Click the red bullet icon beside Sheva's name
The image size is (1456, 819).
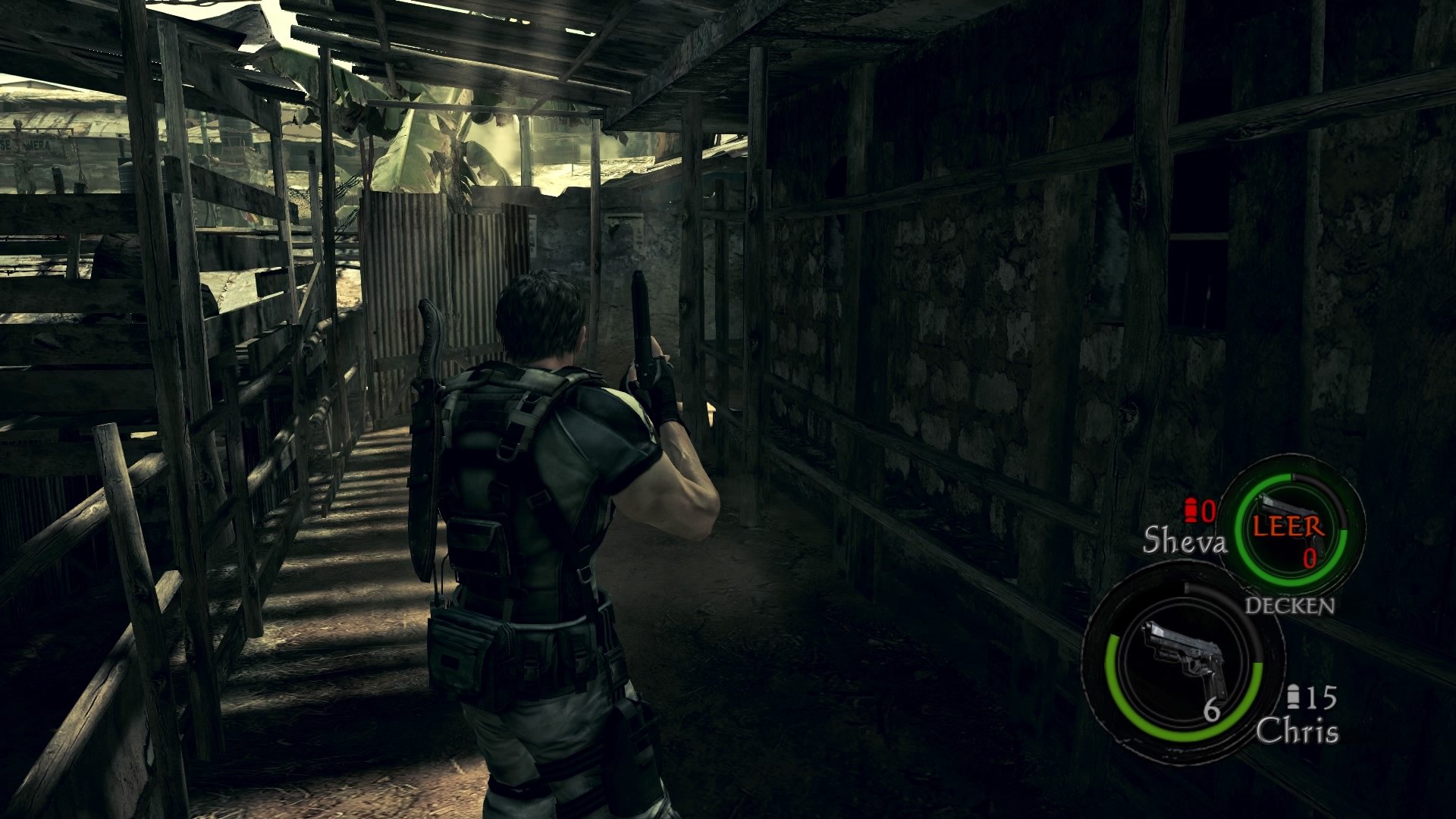(1189, 510)
